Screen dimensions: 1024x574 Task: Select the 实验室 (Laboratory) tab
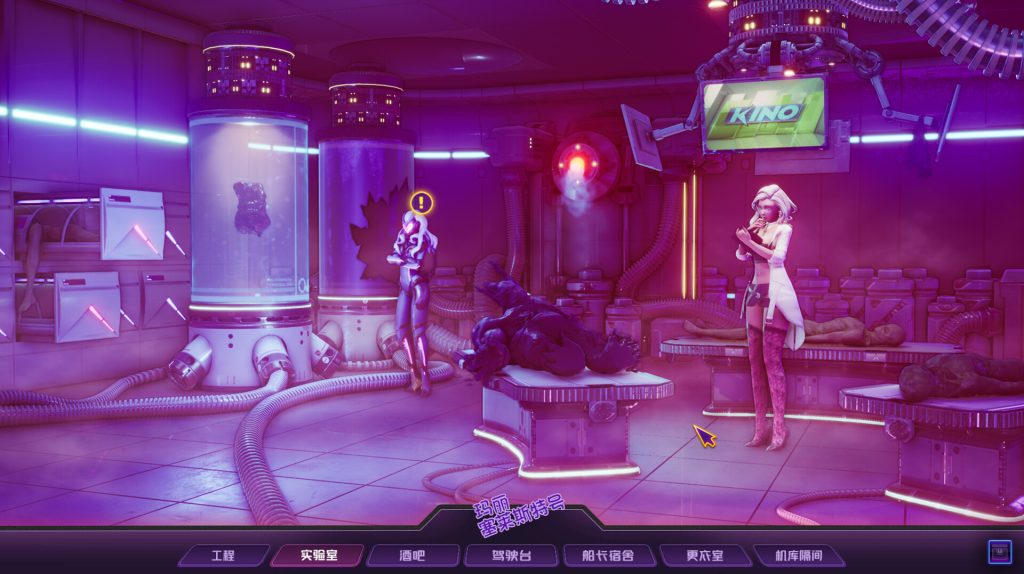click(x=317, y=555)
